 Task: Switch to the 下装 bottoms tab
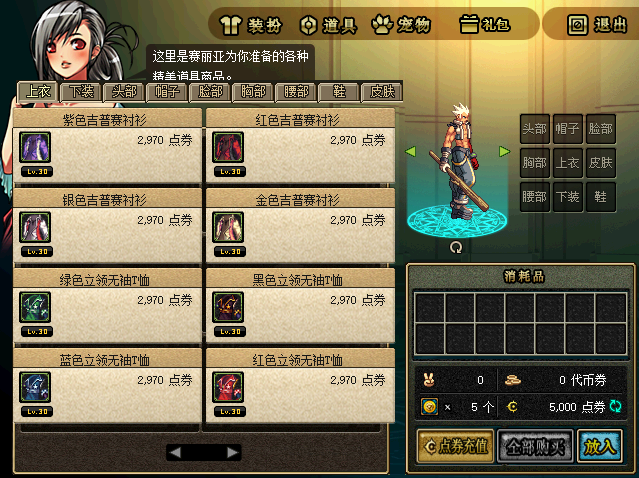click(82, 92)
